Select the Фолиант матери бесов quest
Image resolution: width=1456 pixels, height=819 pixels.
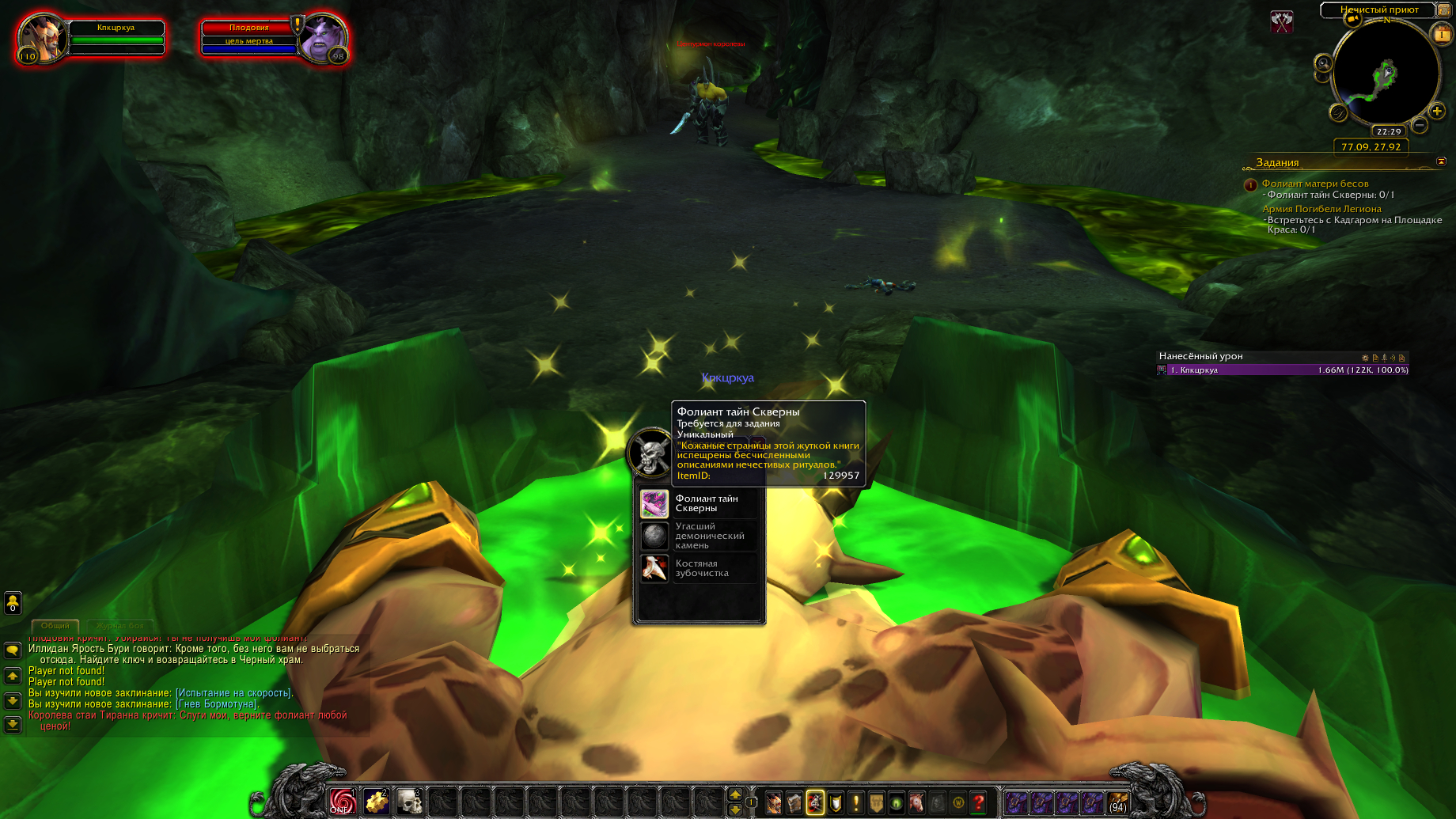pos(1315,184)
